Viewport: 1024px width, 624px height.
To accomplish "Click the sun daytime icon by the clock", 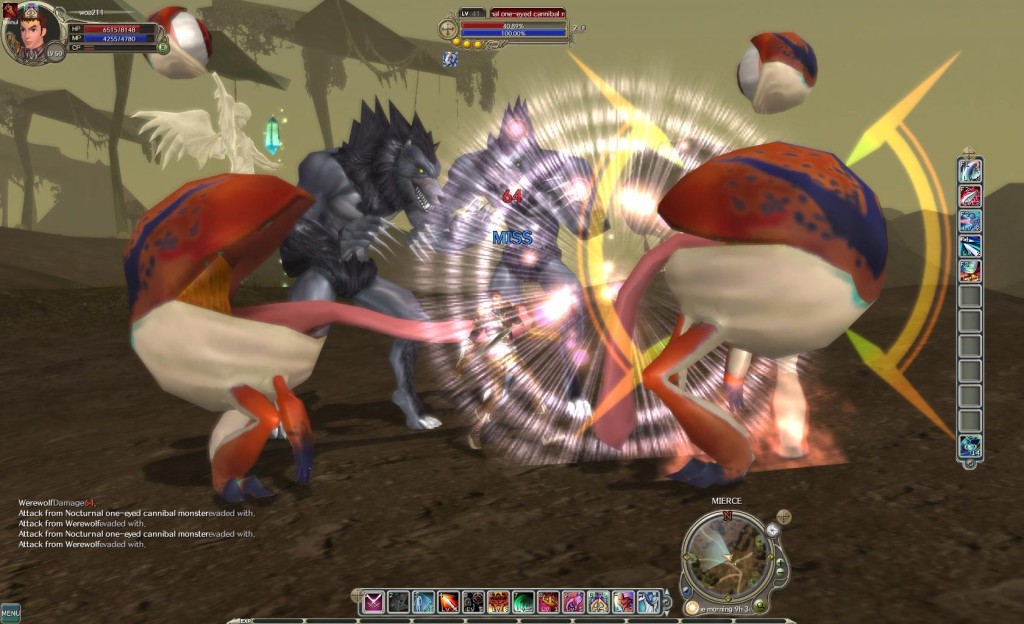I will [692, 607].
